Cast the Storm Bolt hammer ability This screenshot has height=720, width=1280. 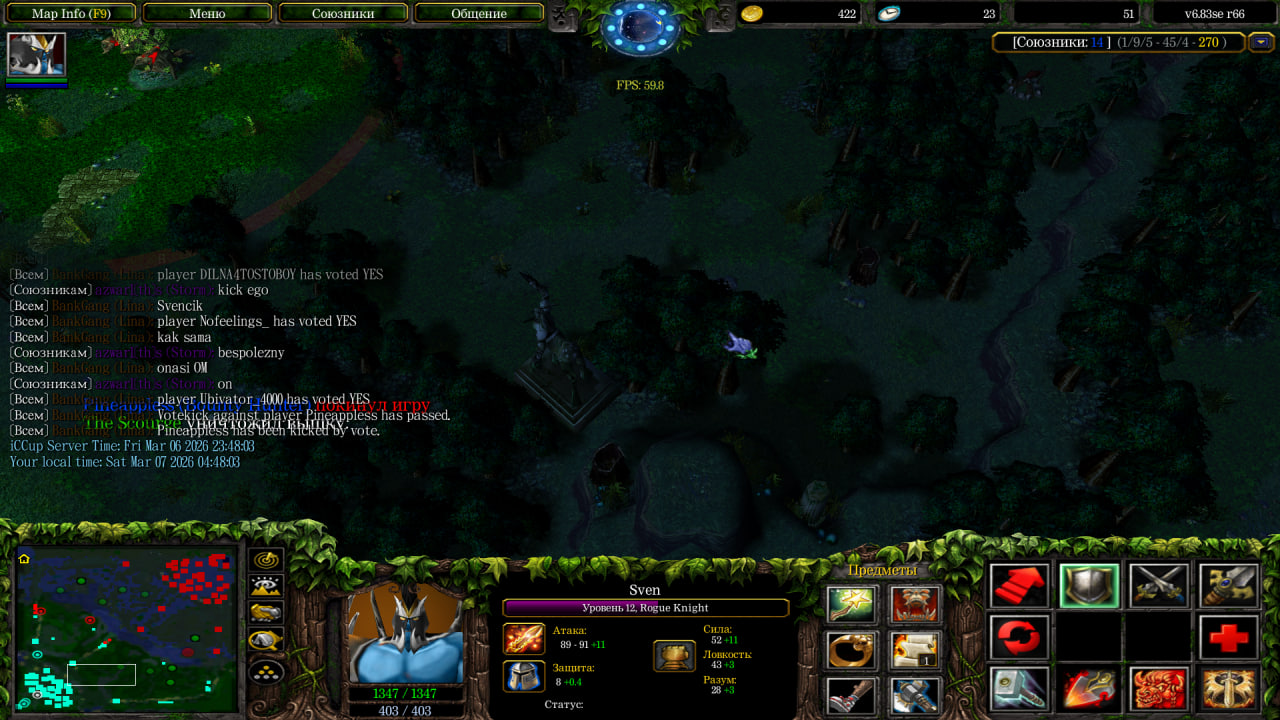point(1020,689)
